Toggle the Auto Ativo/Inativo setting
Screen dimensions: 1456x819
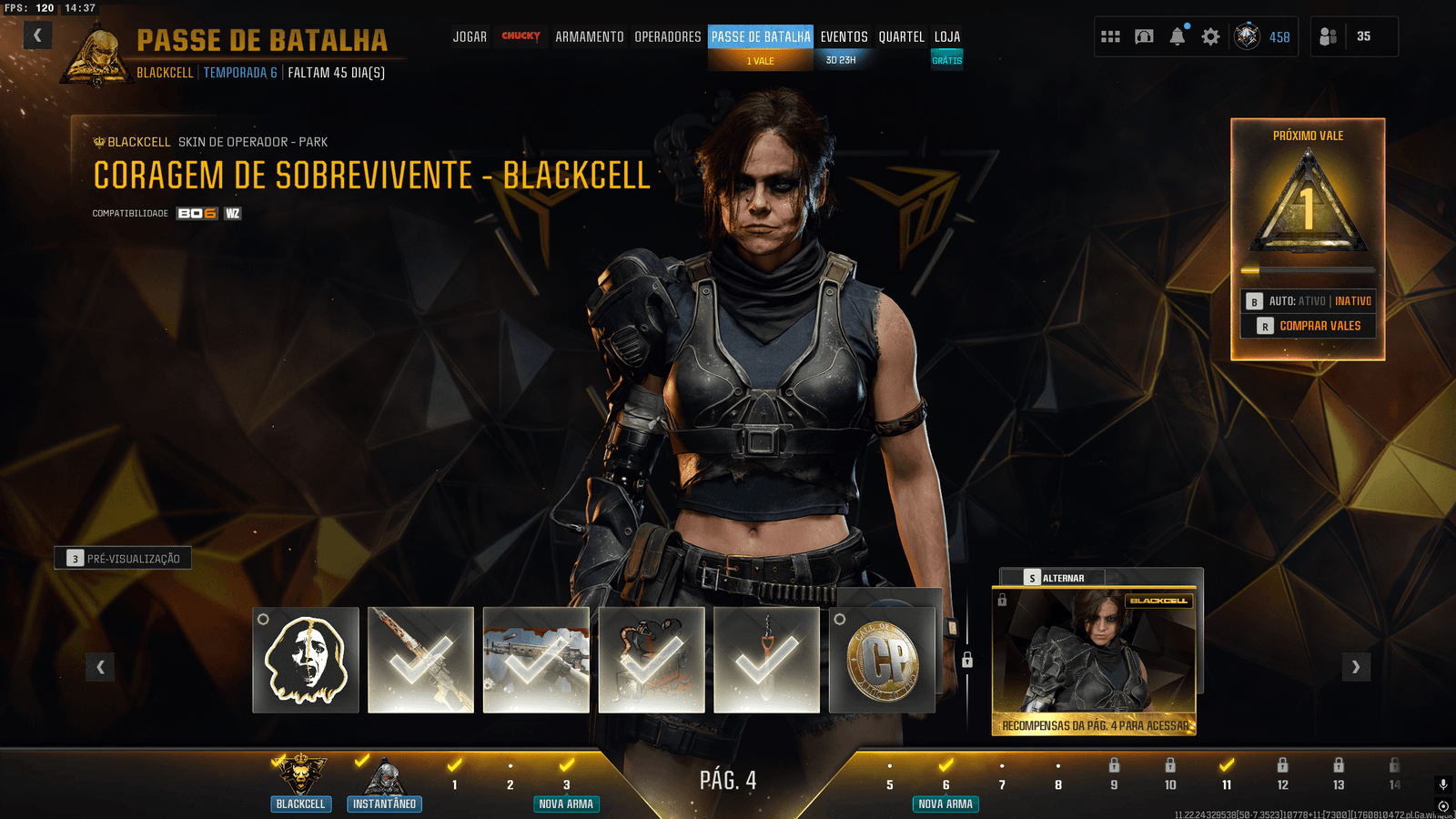pos(1309,301)
